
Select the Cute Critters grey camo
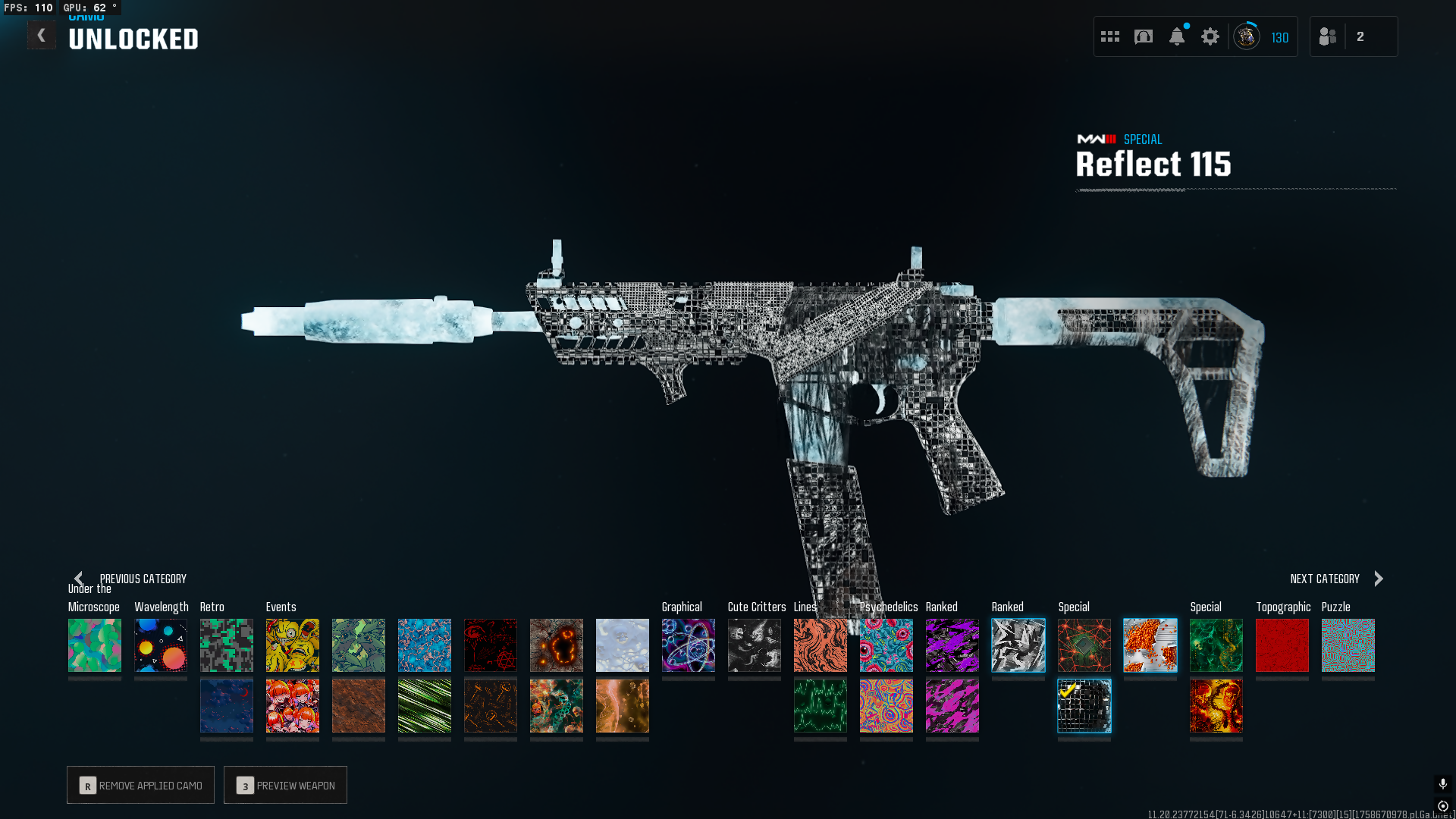[755, 645]
